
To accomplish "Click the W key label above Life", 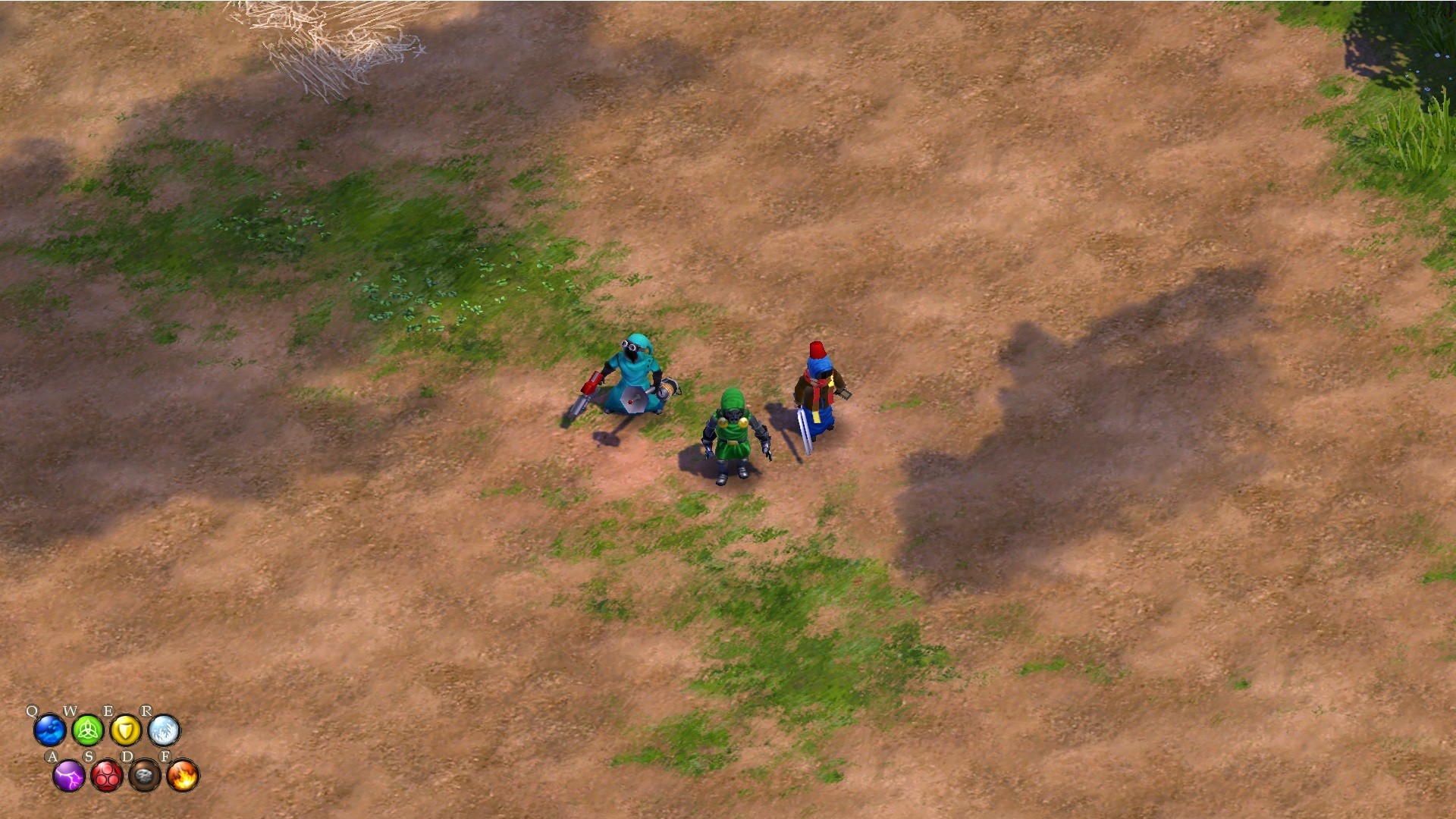I will 71,710.
